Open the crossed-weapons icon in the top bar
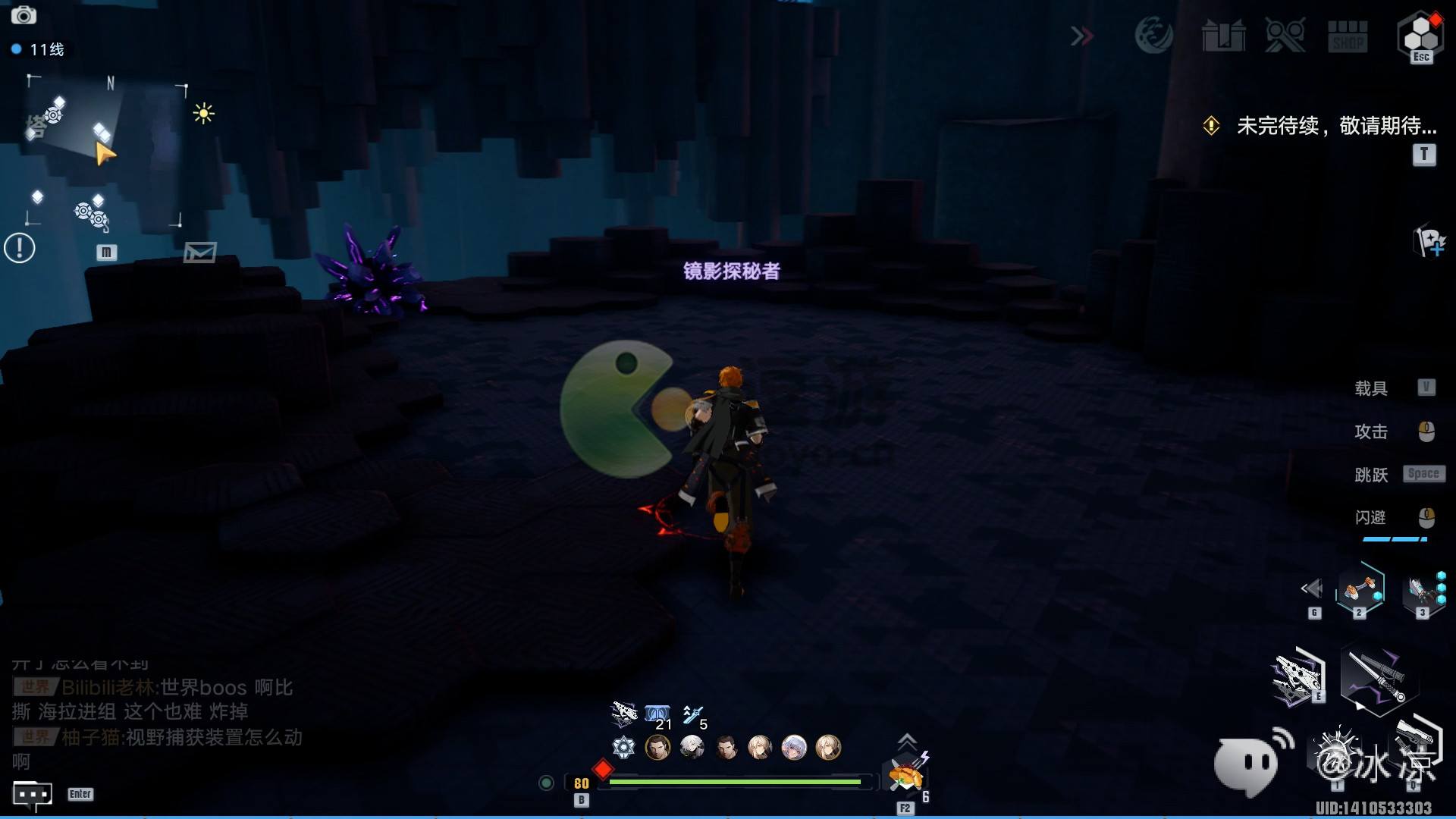 pos(1285,36)
